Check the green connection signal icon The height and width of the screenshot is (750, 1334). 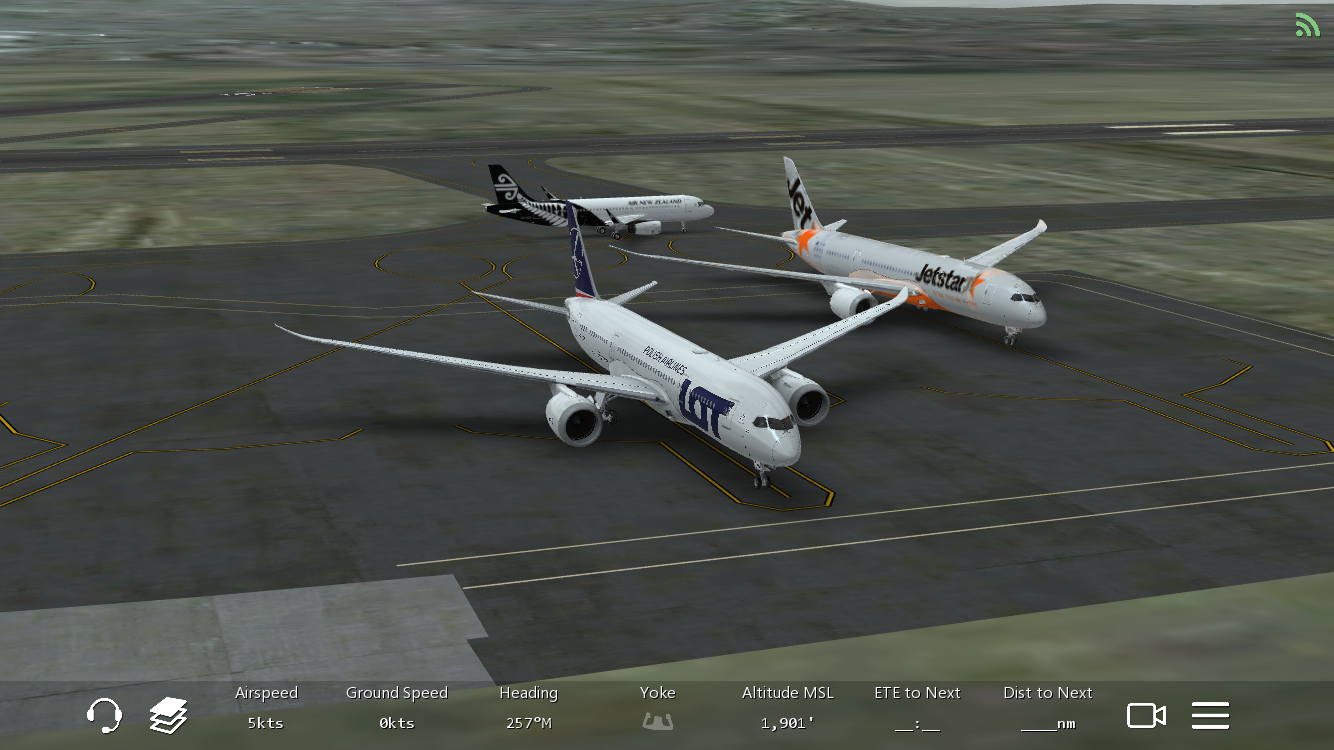pos(1307,25)
